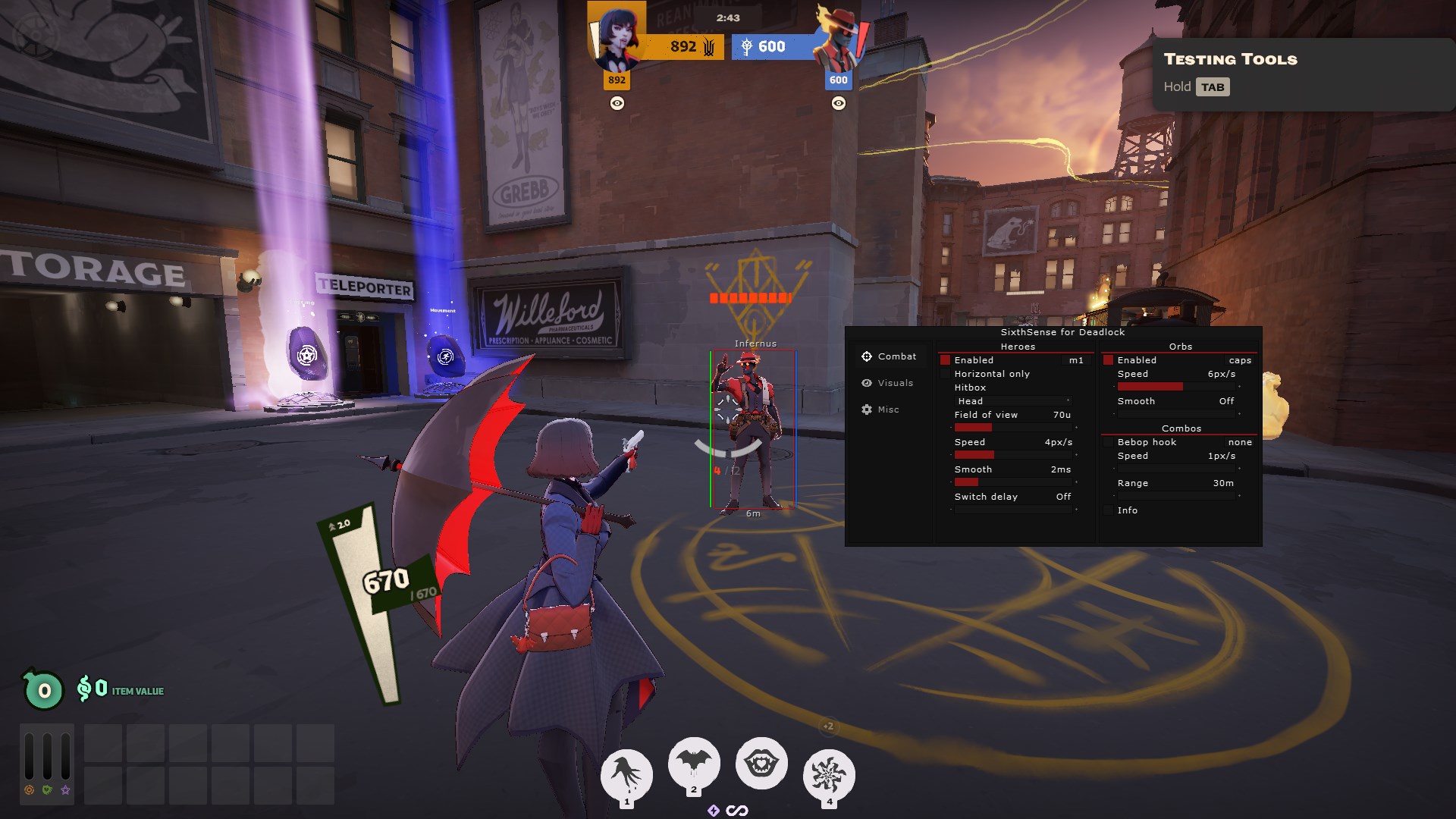Open the Hitbox dropdown set to Head
The height and width of the screenshot is (819, 1456).
pyautogui.click(x=1012, y=400)
